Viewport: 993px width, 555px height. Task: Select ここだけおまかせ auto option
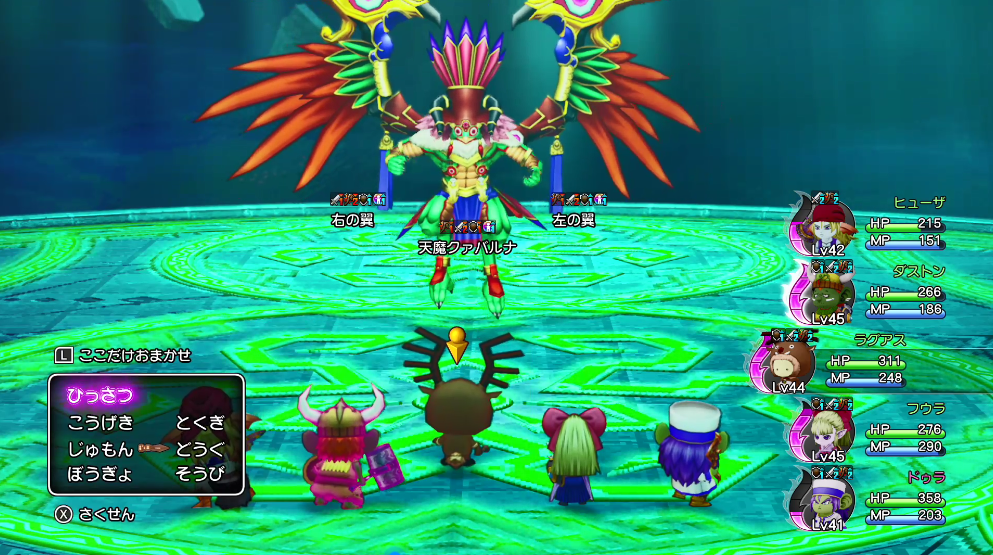point(124,355)
